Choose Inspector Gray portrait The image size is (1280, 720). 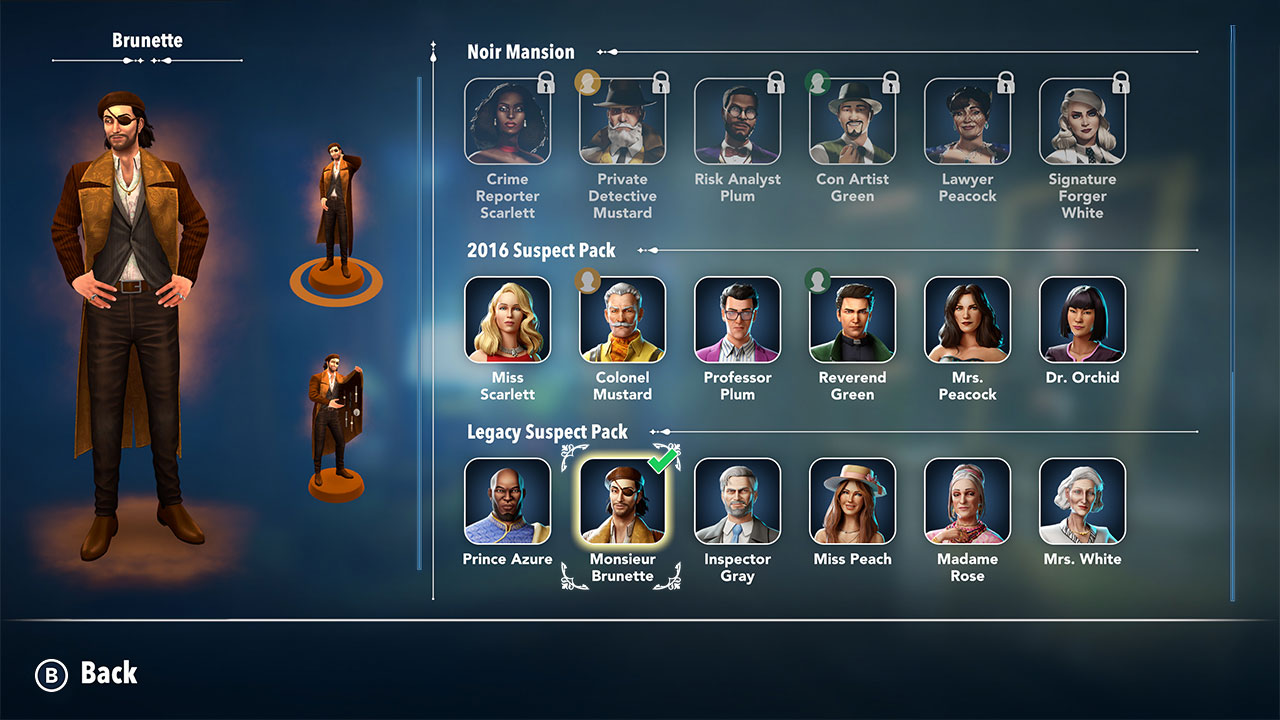click(x=737, y=501)
